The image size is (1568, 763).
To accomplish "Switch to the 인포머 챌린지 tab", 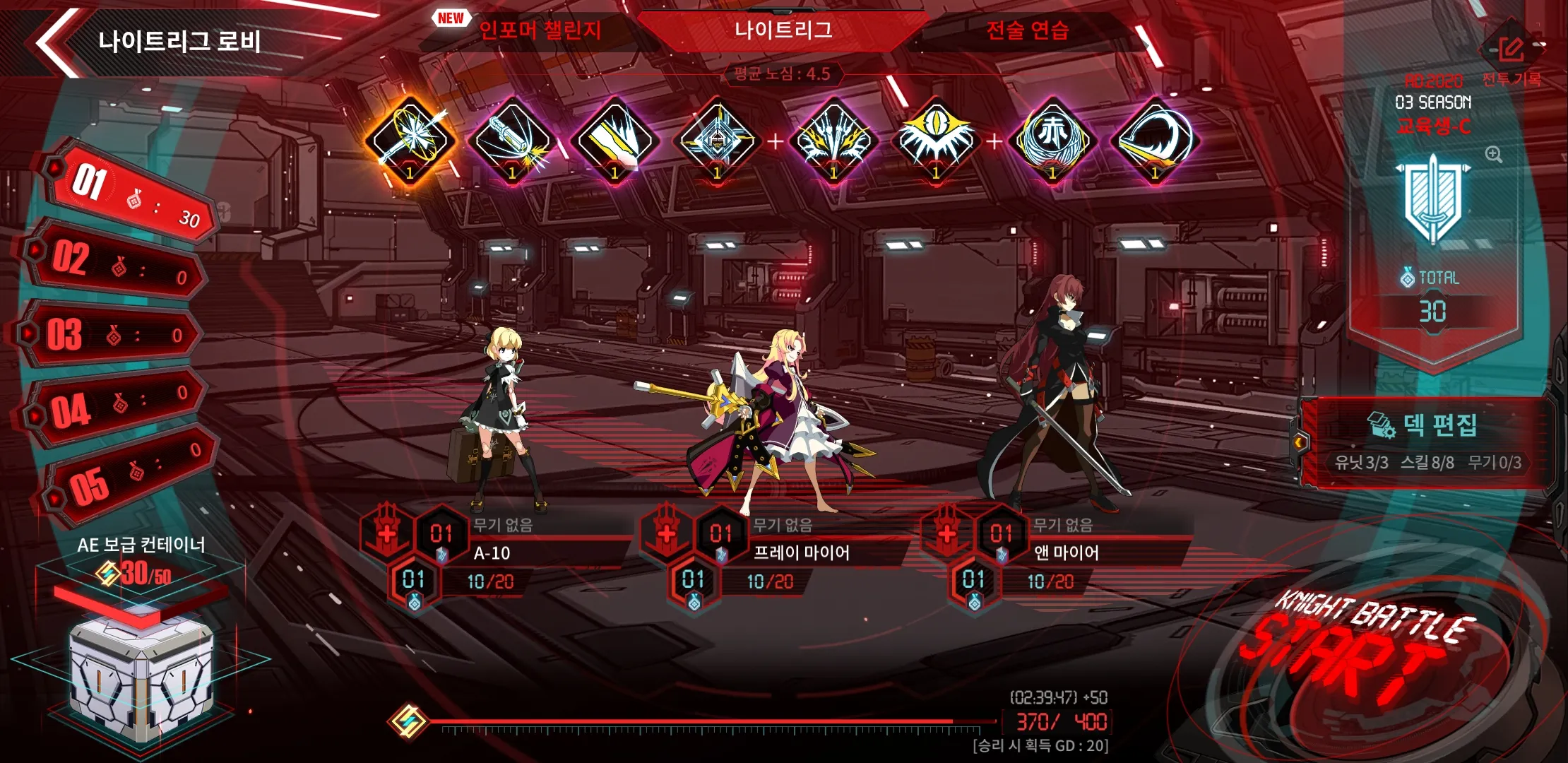I will click(x=540, y=31).
